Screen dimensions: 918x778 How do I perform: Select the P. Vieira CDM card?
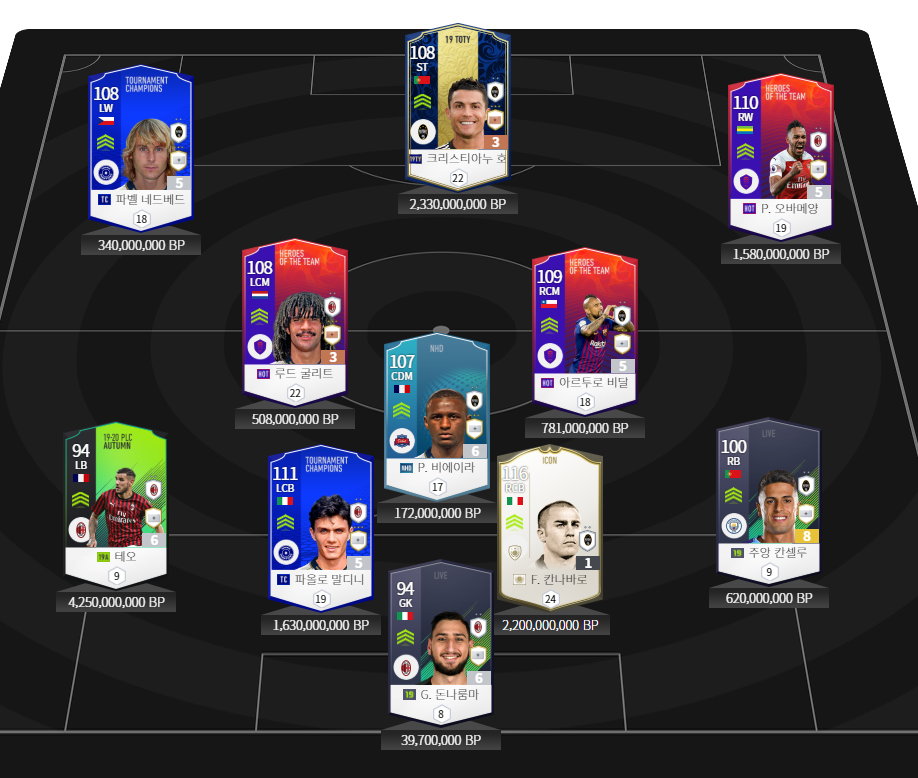point(436,410)
